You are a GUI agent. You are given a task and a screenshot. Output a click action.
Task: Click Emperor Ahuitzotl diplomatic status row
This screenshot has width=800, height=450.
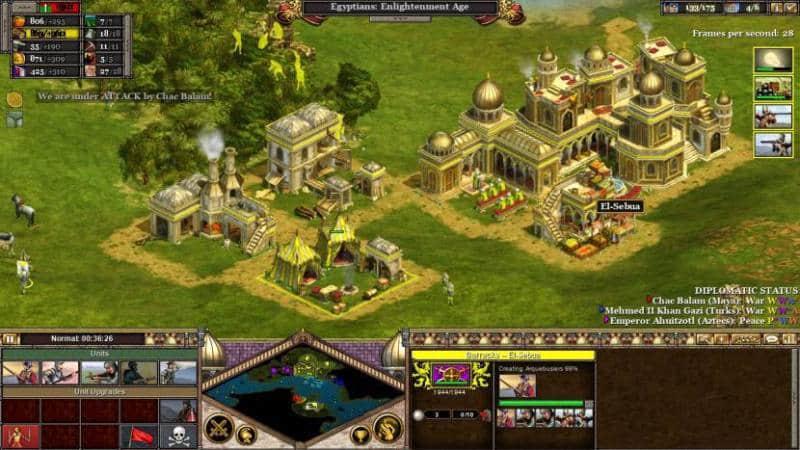click(x=697, y=321)
